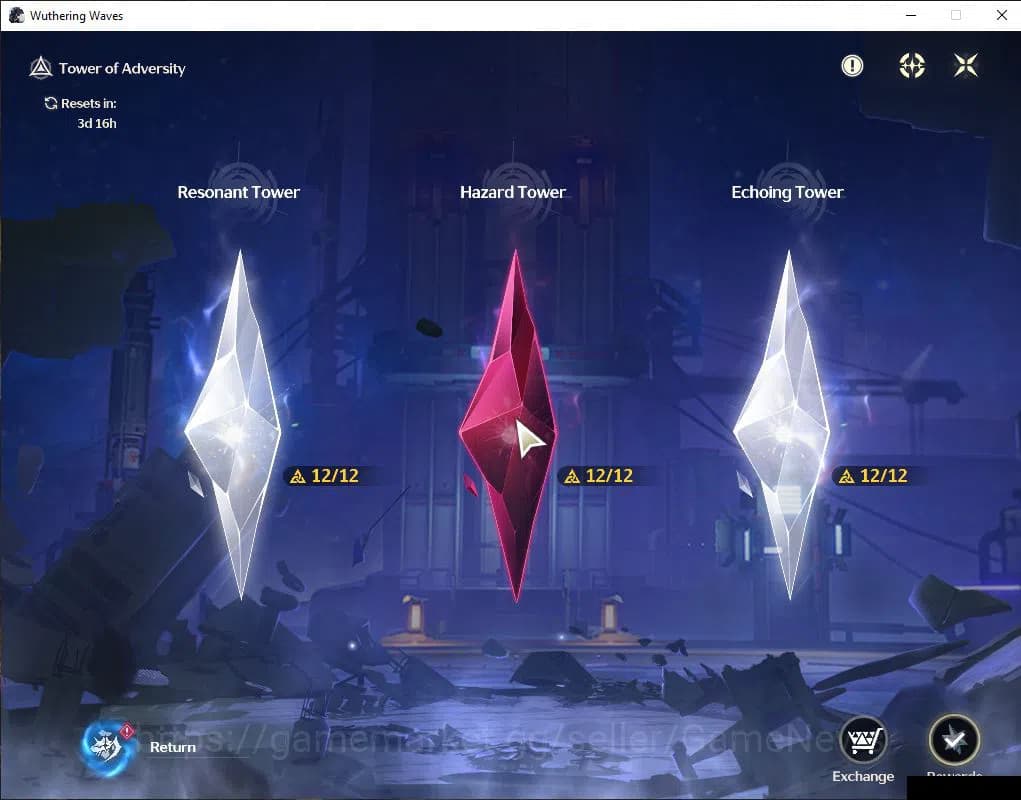Close the Tower of Adversity screen
1021x800 pixels.
click(x=966, y=66)
